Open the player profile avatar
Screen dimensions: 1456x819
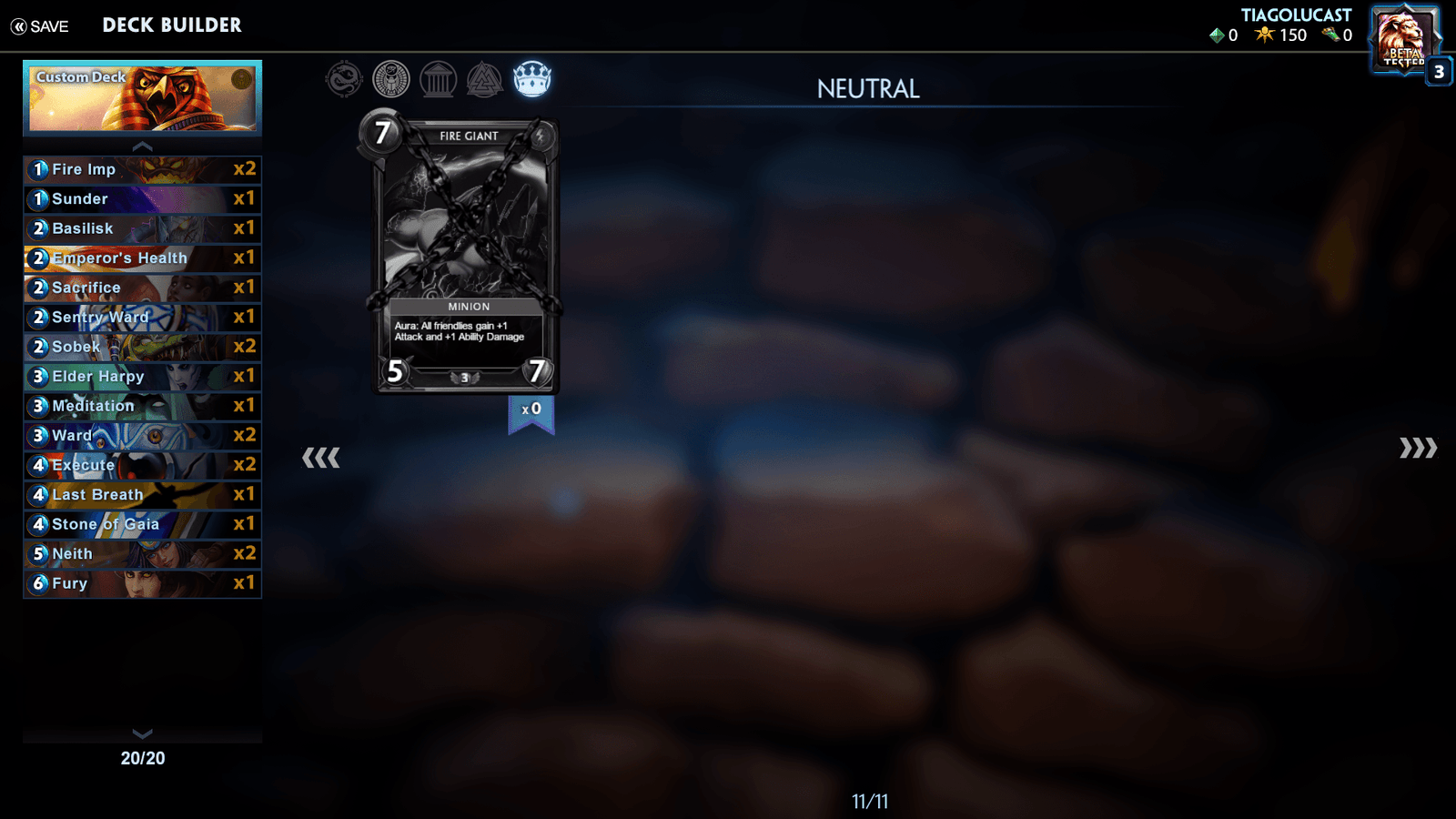(x=1404, y=38)
